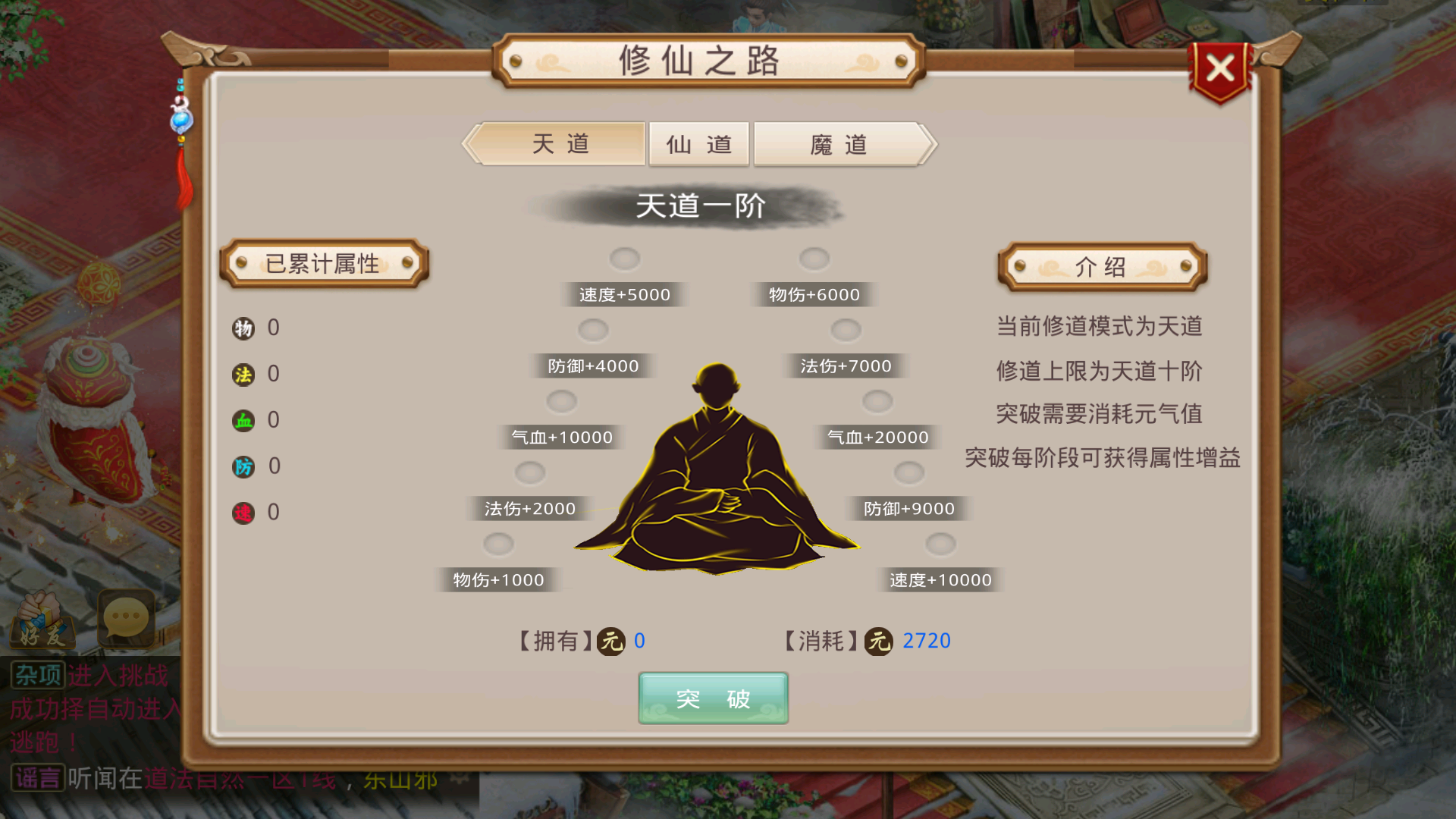Select the node above 气血+20000

[877, 401]
